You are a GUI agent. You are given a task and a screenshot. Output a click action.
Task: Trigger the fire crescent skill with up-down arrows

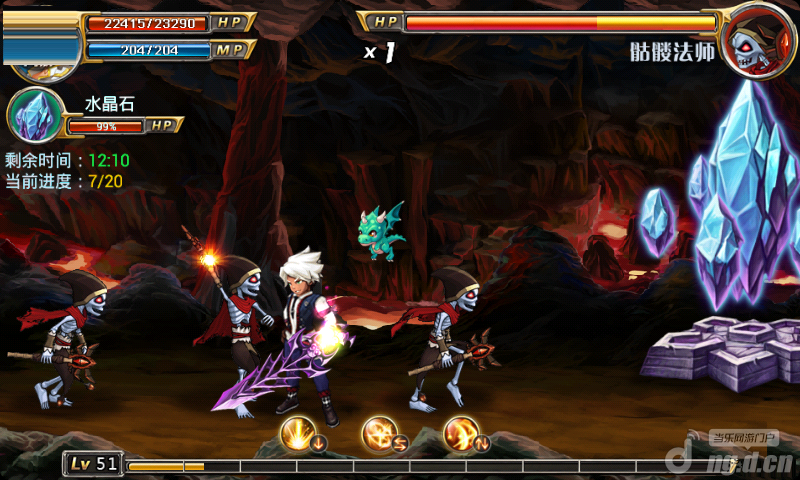click(x=461, y=433)
